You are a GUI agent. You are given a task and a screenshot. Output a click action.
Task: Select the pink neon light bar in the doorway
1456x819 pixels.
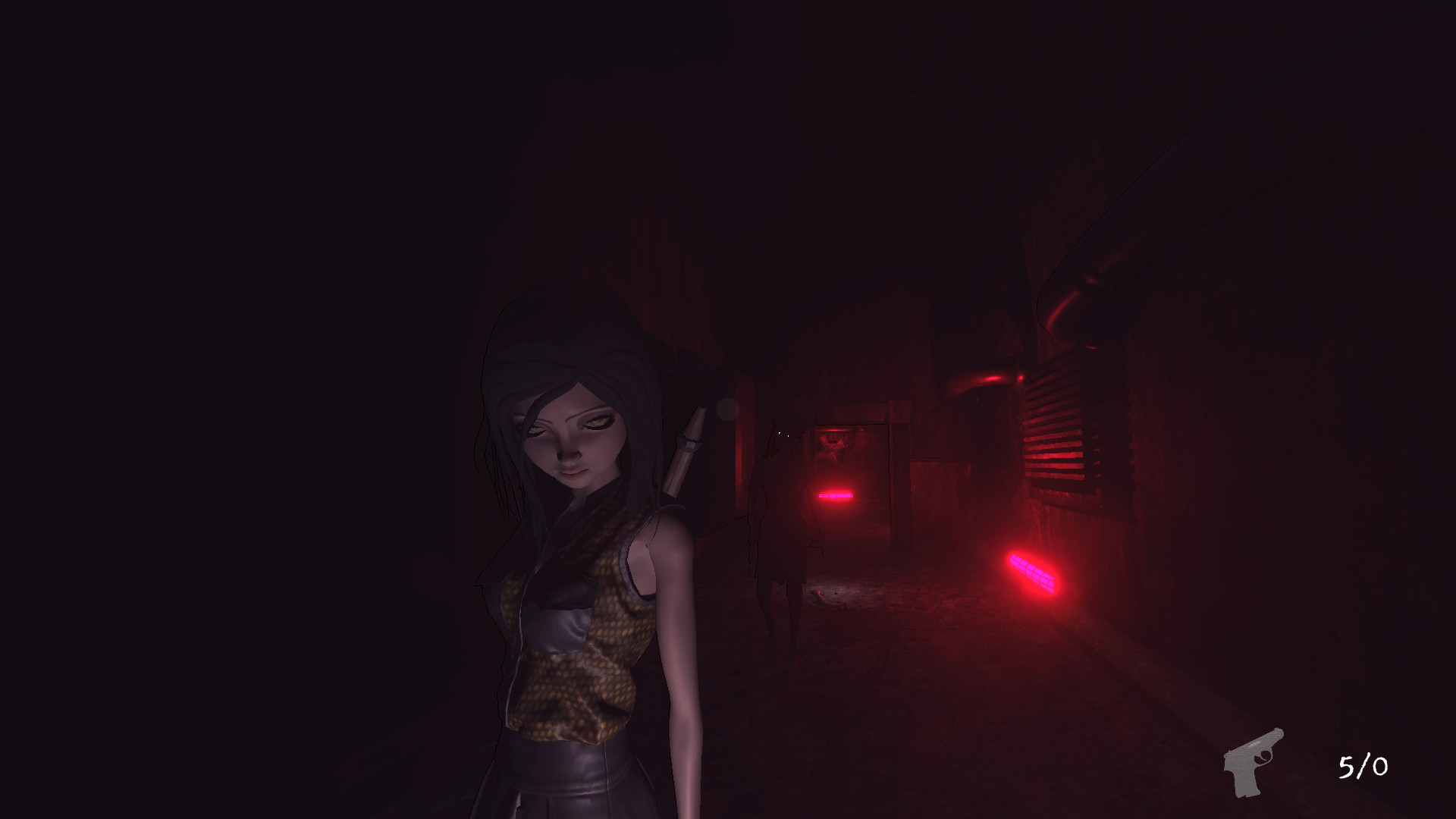click(836, 494)
